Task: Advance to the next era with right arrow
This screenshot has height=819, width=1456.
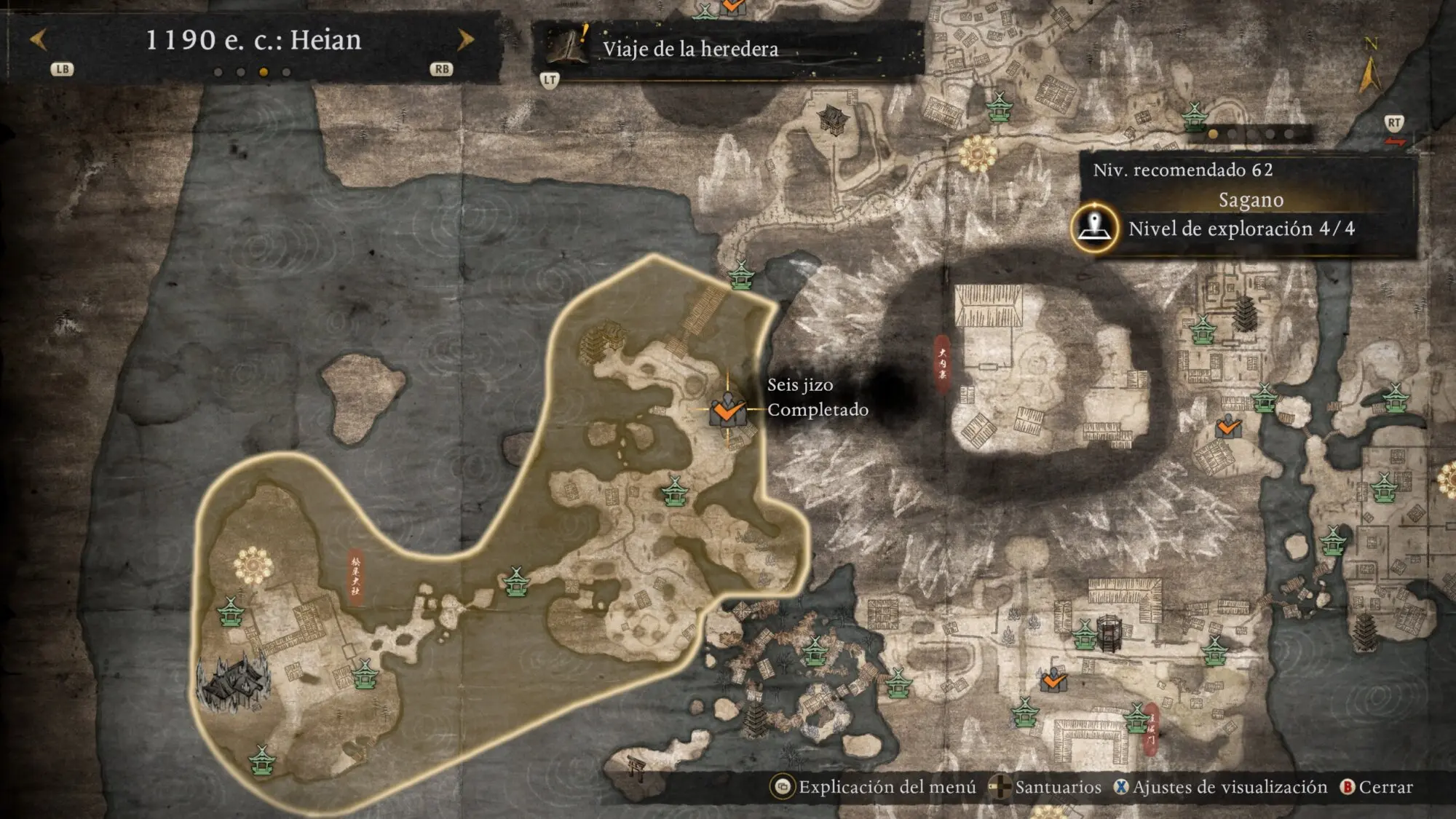Action: pos(465,40)
